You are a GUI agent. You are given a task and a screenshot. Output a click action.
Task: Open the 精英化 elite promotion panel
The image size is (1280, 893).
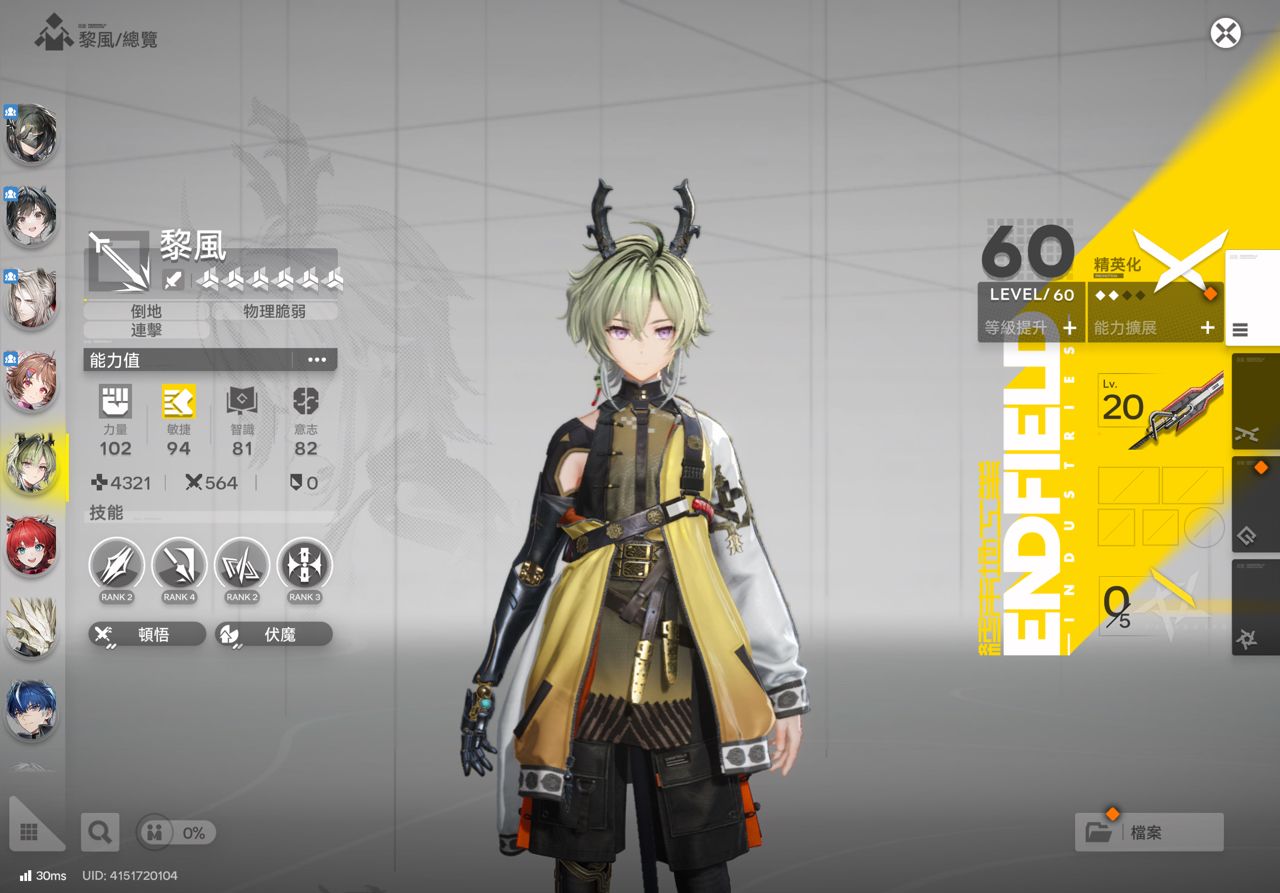(x=1160, y=267)
